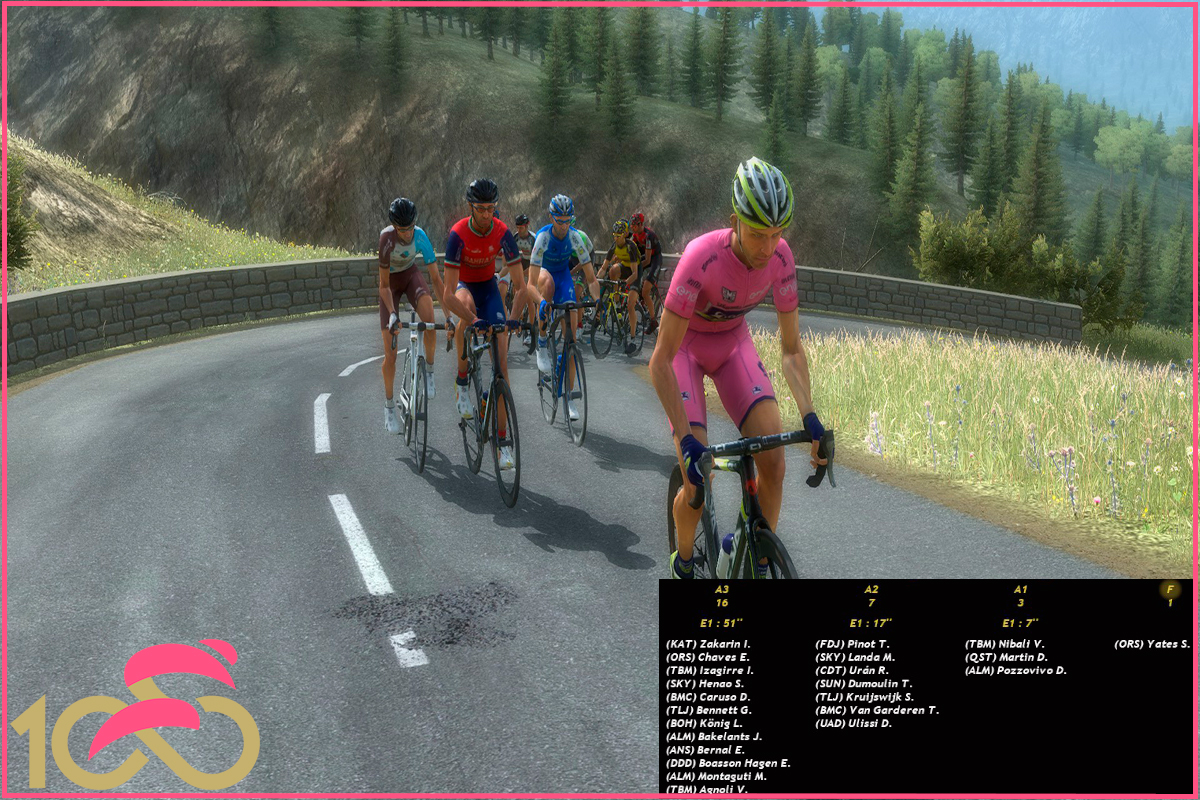Select Van Garderen T. (BMC)
The image size is (1200, 800).
coord(876,710)
